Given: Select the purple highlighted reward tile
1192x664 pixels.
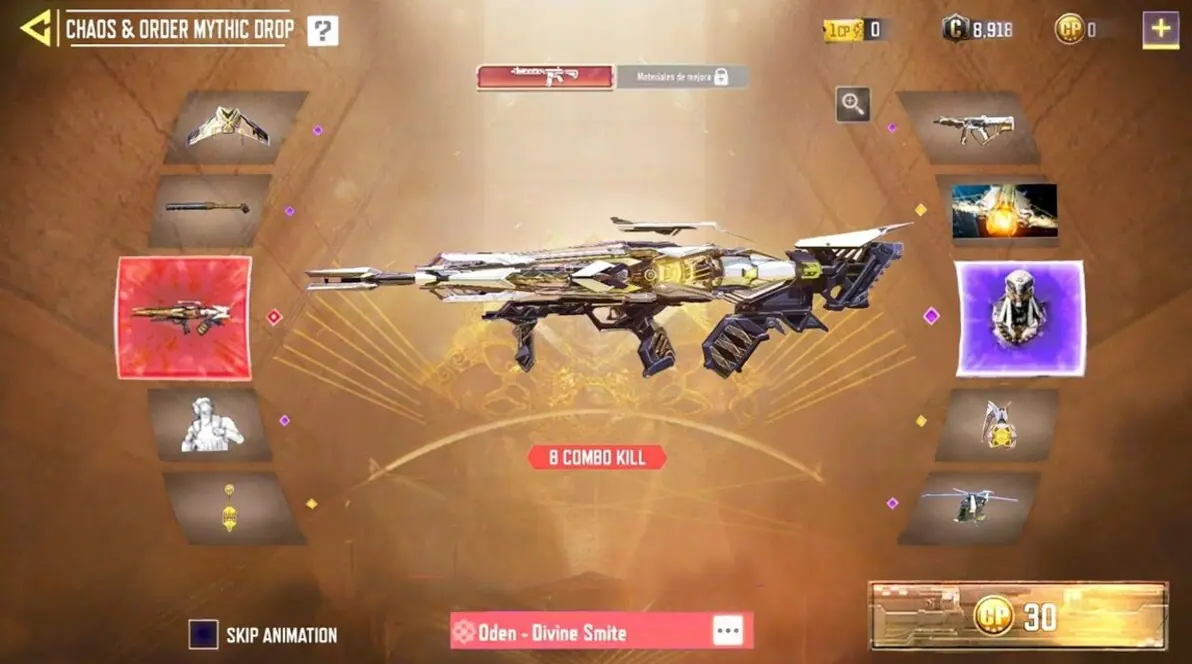Looking at the screenshot, I should pyautogui.click(x=1019, y=318).
